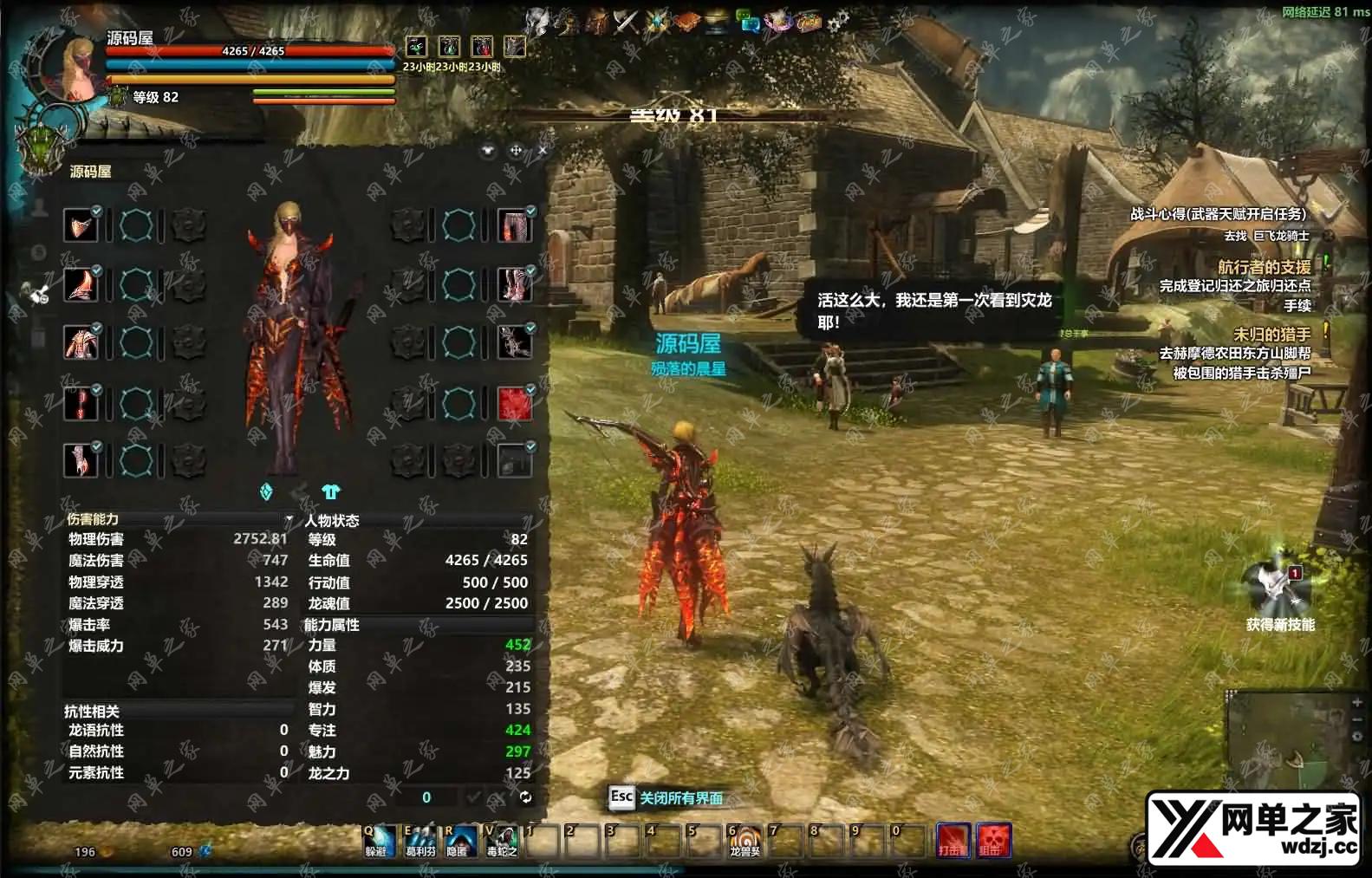Open the chat bubbles menu icon
Viewport: 1372px width, 878px height.
(747, 21)
